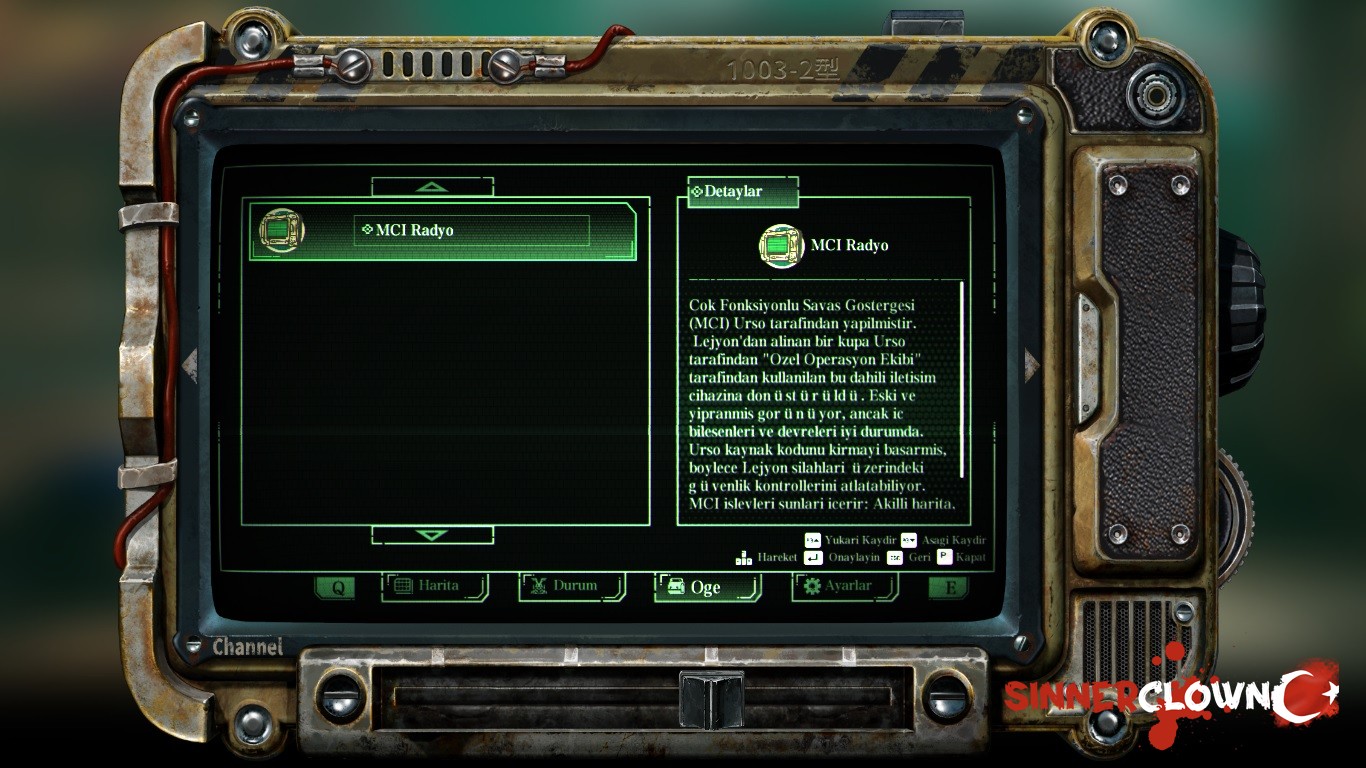Image resolution: width=1366 pixels, height=768 pixels.
Task: Click the right-pointing arrow on screen edge
Action: point(1031,365)
